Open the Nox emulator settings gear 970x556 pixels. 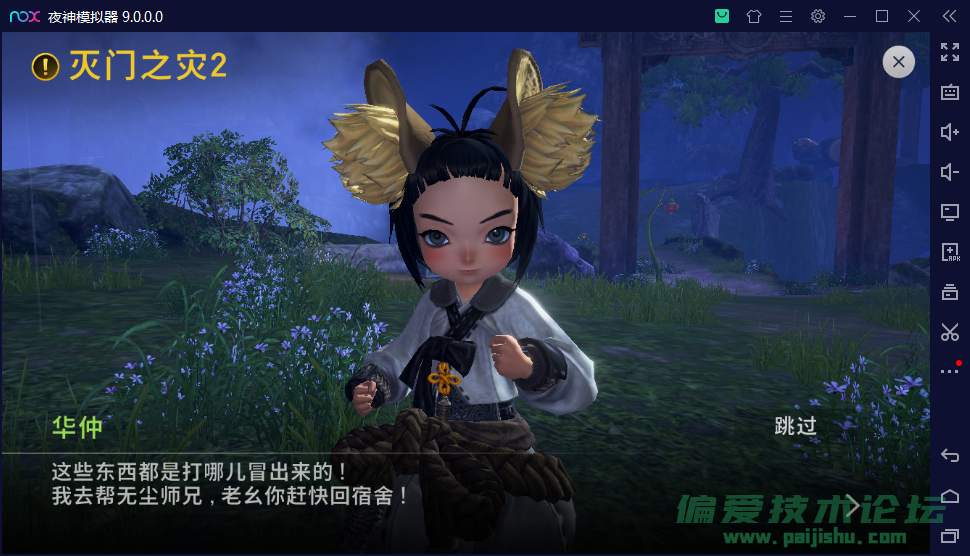pos(818,16)
